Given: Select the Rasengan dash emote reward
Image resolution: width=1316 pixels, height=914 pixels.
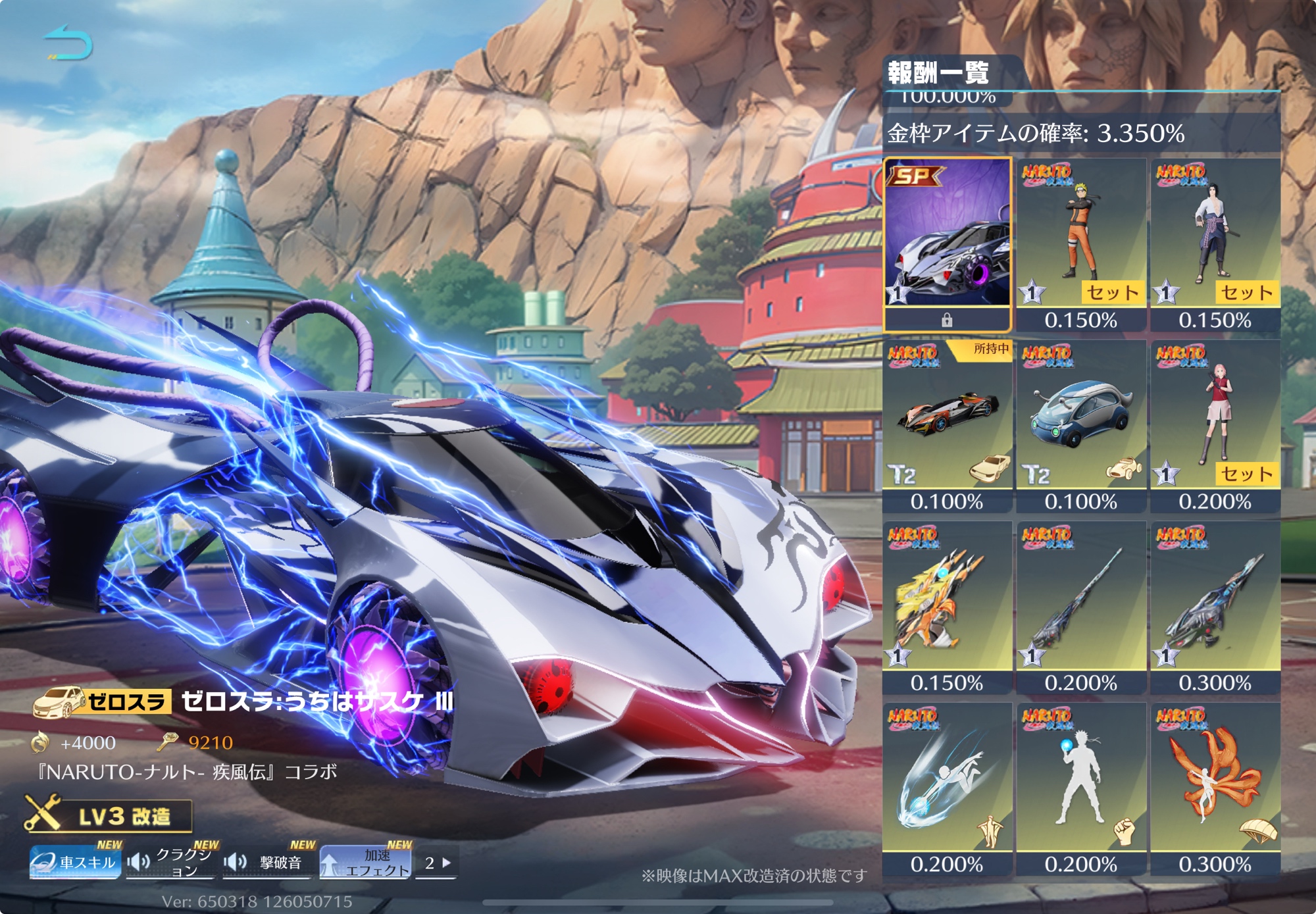Looking at the screenshot, I should 947,788.
